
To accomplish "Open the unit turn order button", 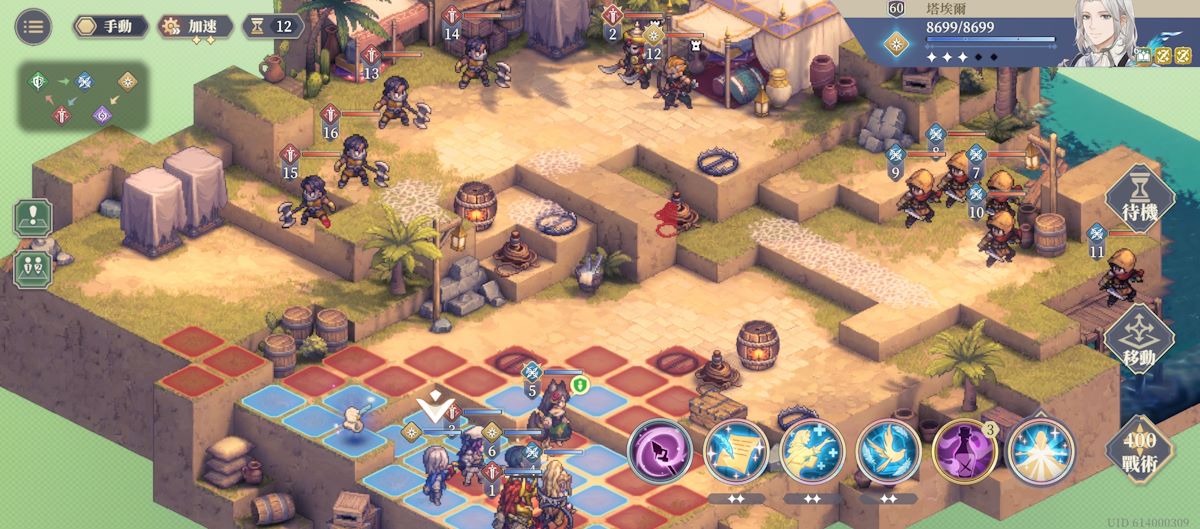I will click(x=33, y=267).
